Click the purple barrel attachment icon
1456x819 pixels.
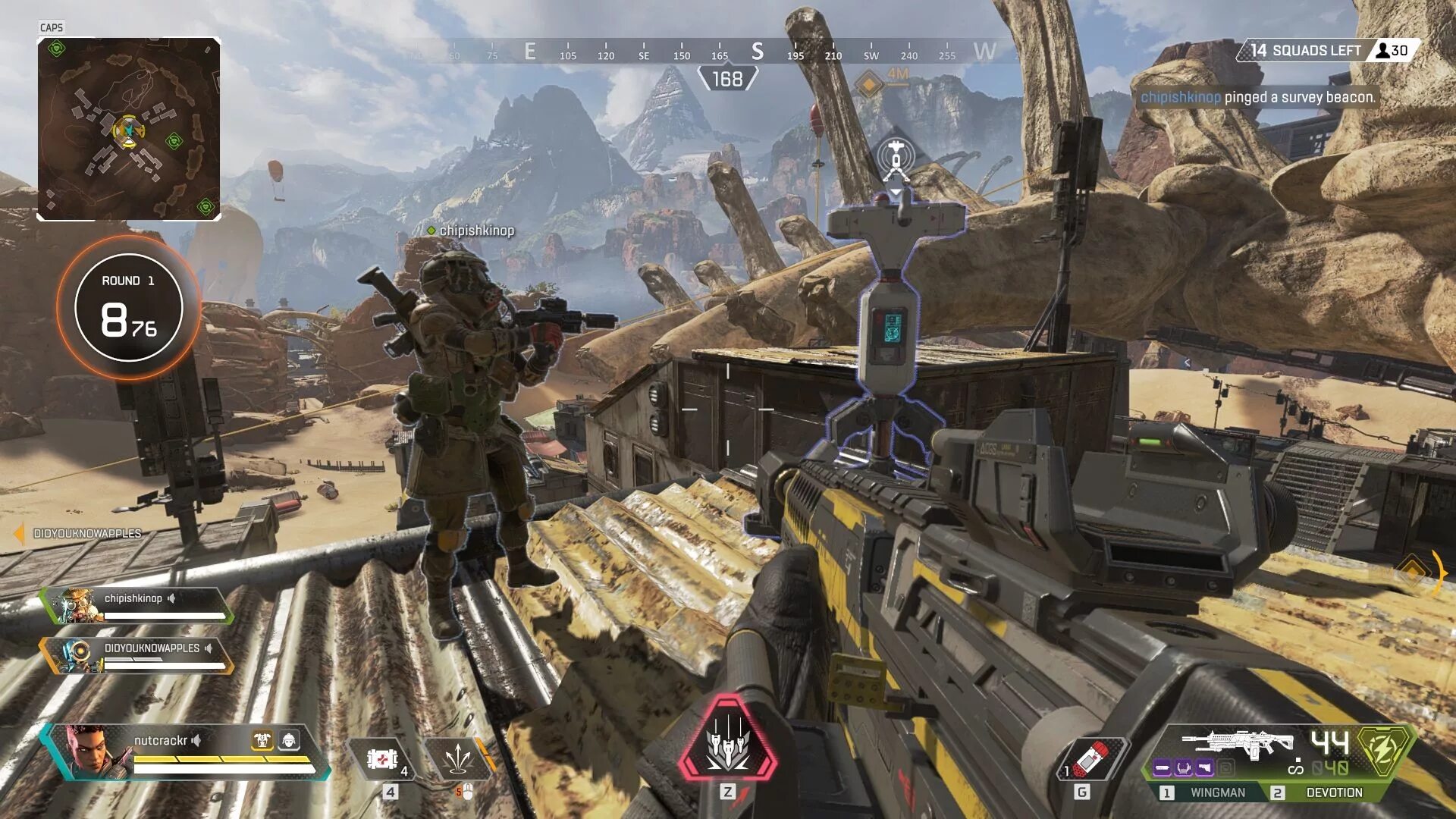coord(1162,768)
